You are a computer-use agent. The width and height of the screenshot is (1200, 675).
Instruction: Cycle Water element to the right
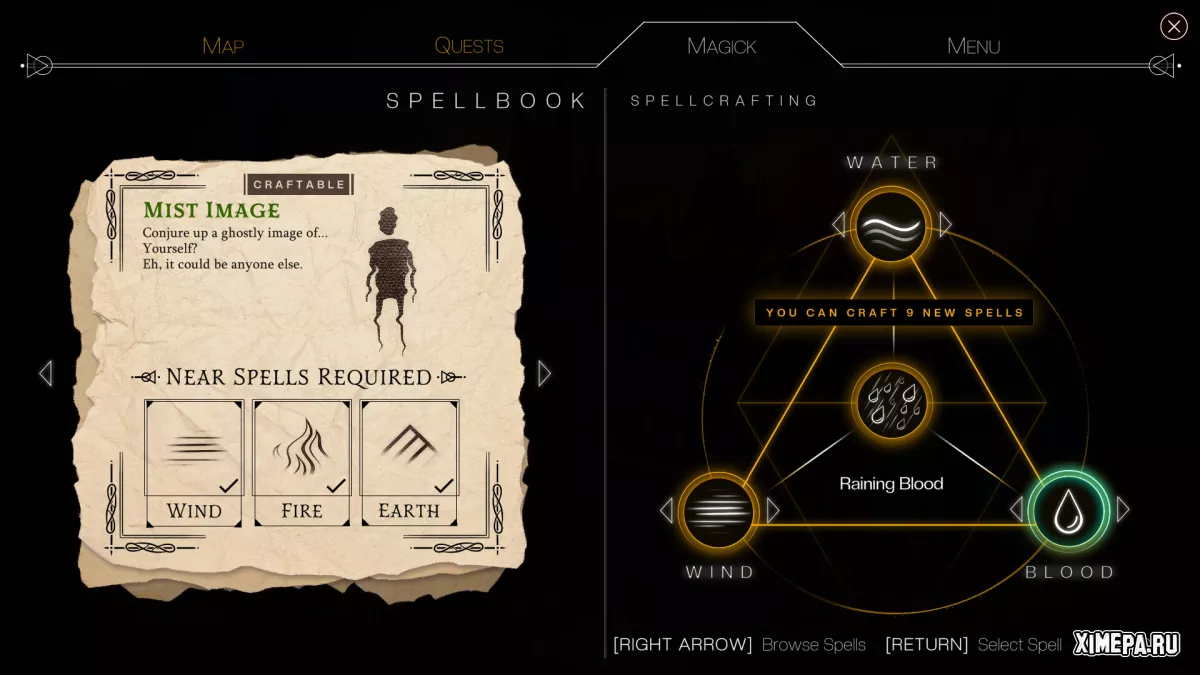click(x=945, y=224)
